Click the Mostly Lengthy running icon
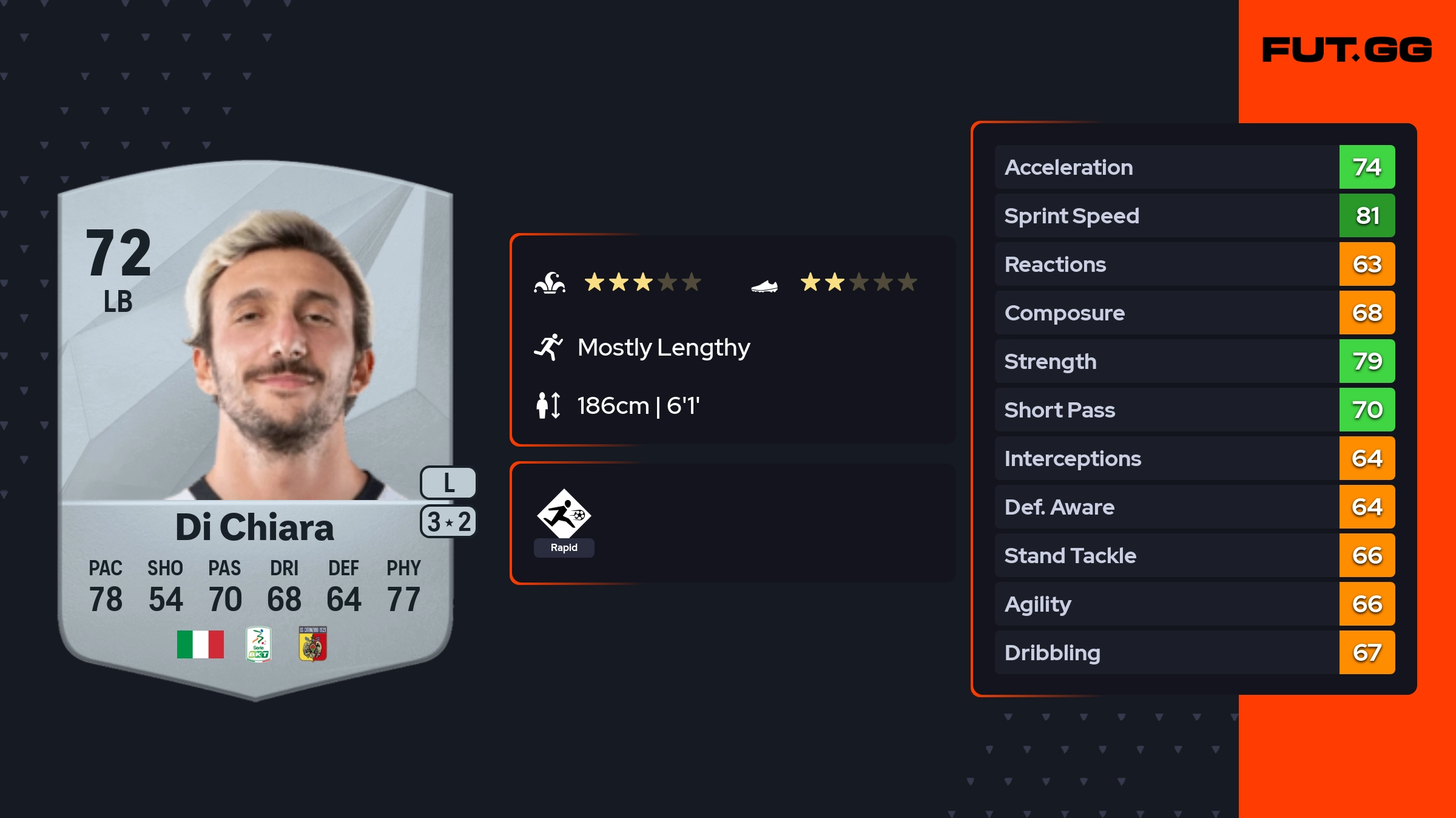The height and width of the screenshot is (818, 1456). click(548, 347)
